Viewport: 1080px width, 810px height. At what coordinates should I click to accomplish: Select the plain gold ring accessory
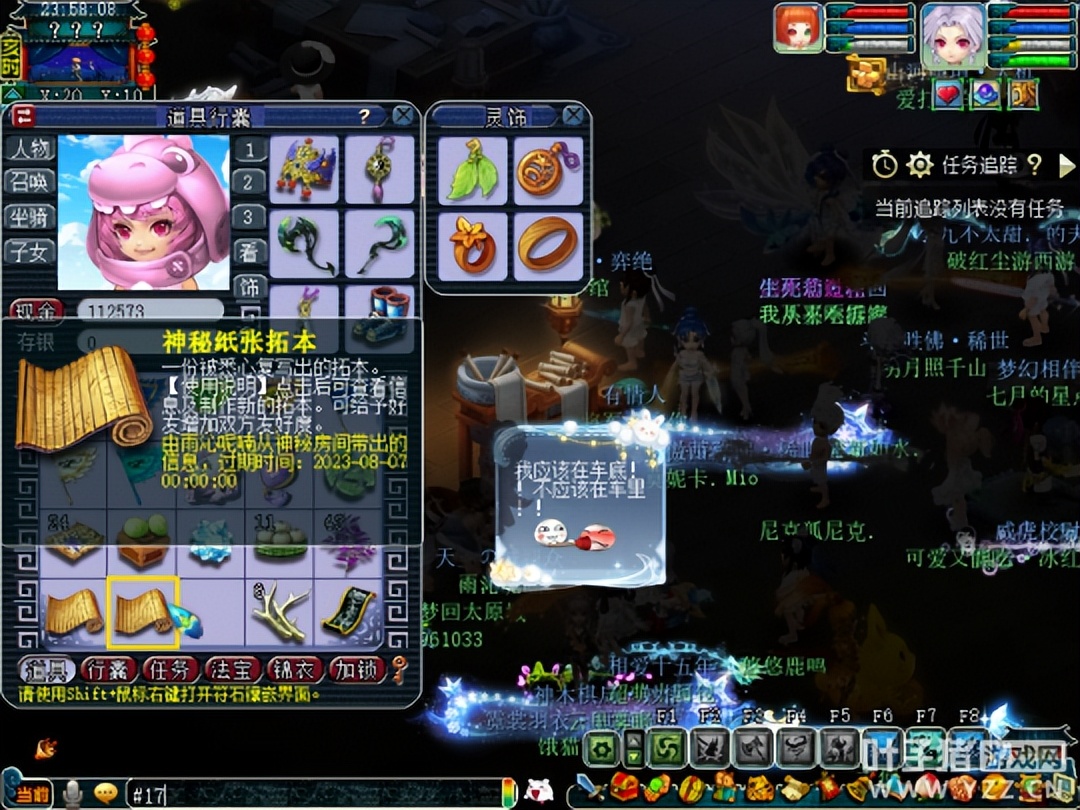pyautogui.click(x=548, y=244)
